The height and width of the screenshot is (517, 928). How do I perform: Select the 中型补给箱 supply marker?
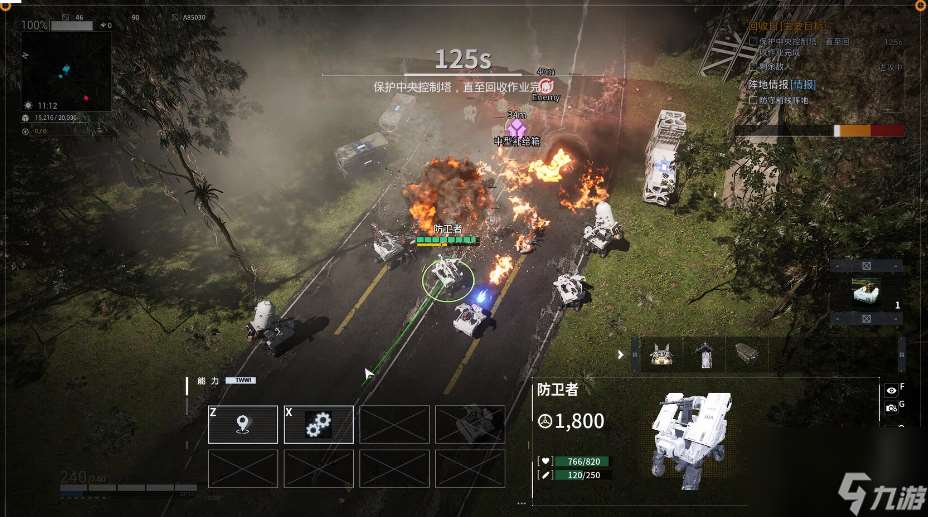516,128
